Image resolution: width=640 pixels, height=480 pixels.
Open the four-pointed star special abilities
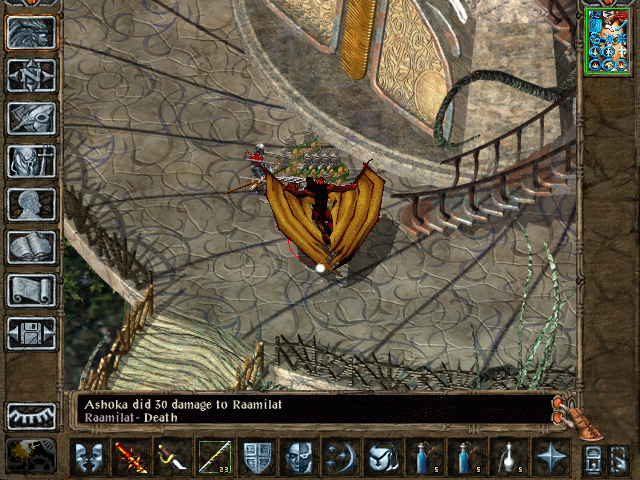[550, 458]
